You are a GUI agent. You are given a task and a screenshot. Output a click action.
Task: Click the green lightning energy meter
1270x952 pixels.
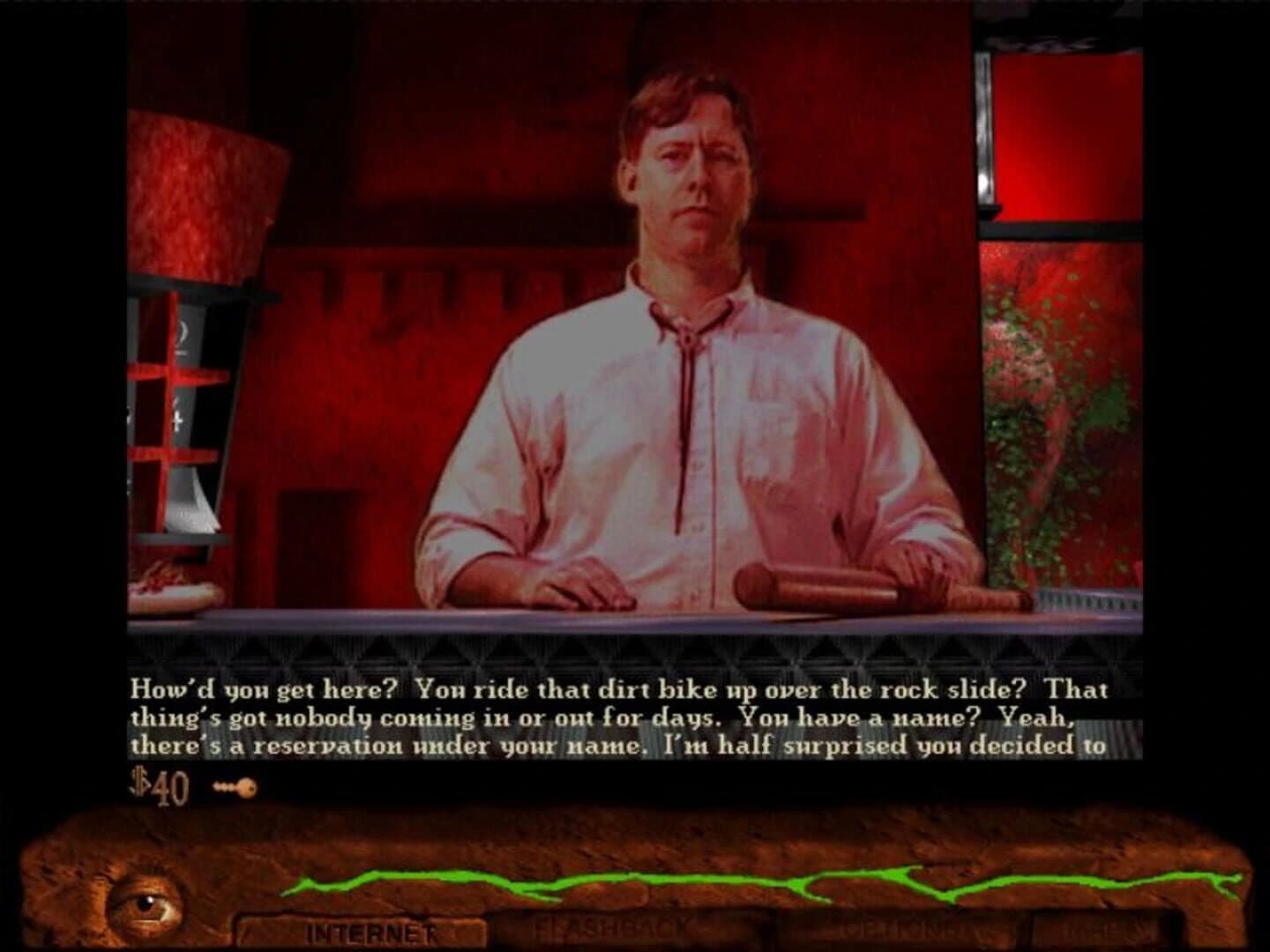click(x=688, y=881)
